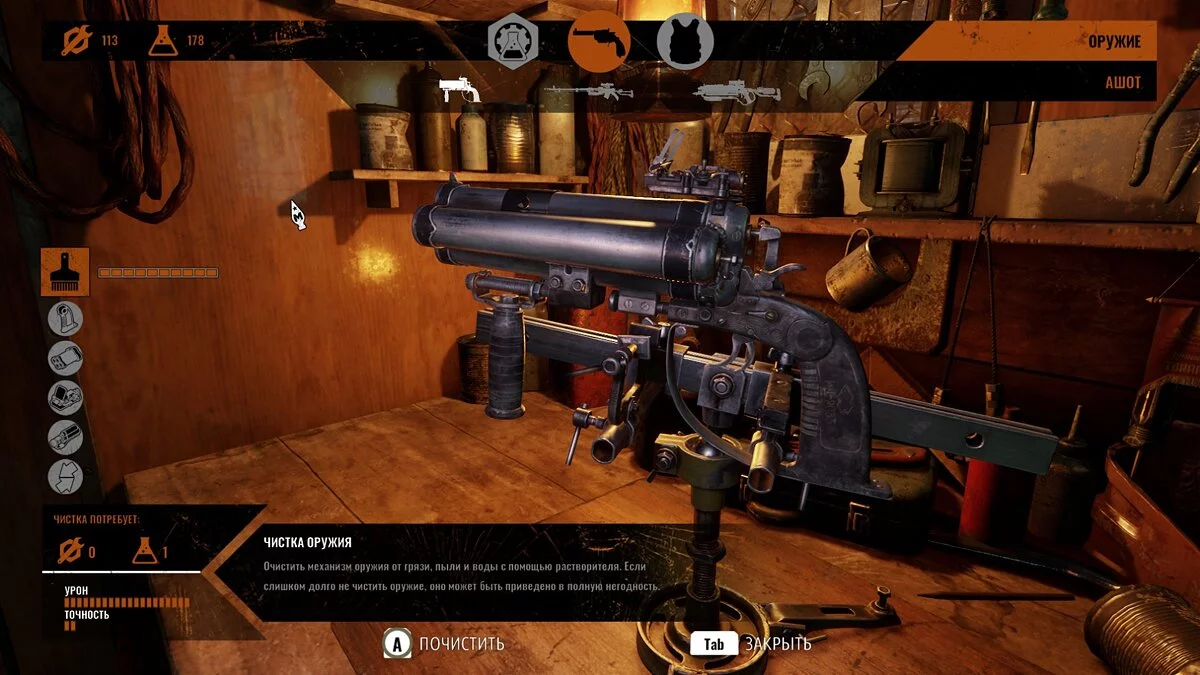Click the bottom arrows attachment icon
1200x675 pixels.
pos(66,475)
